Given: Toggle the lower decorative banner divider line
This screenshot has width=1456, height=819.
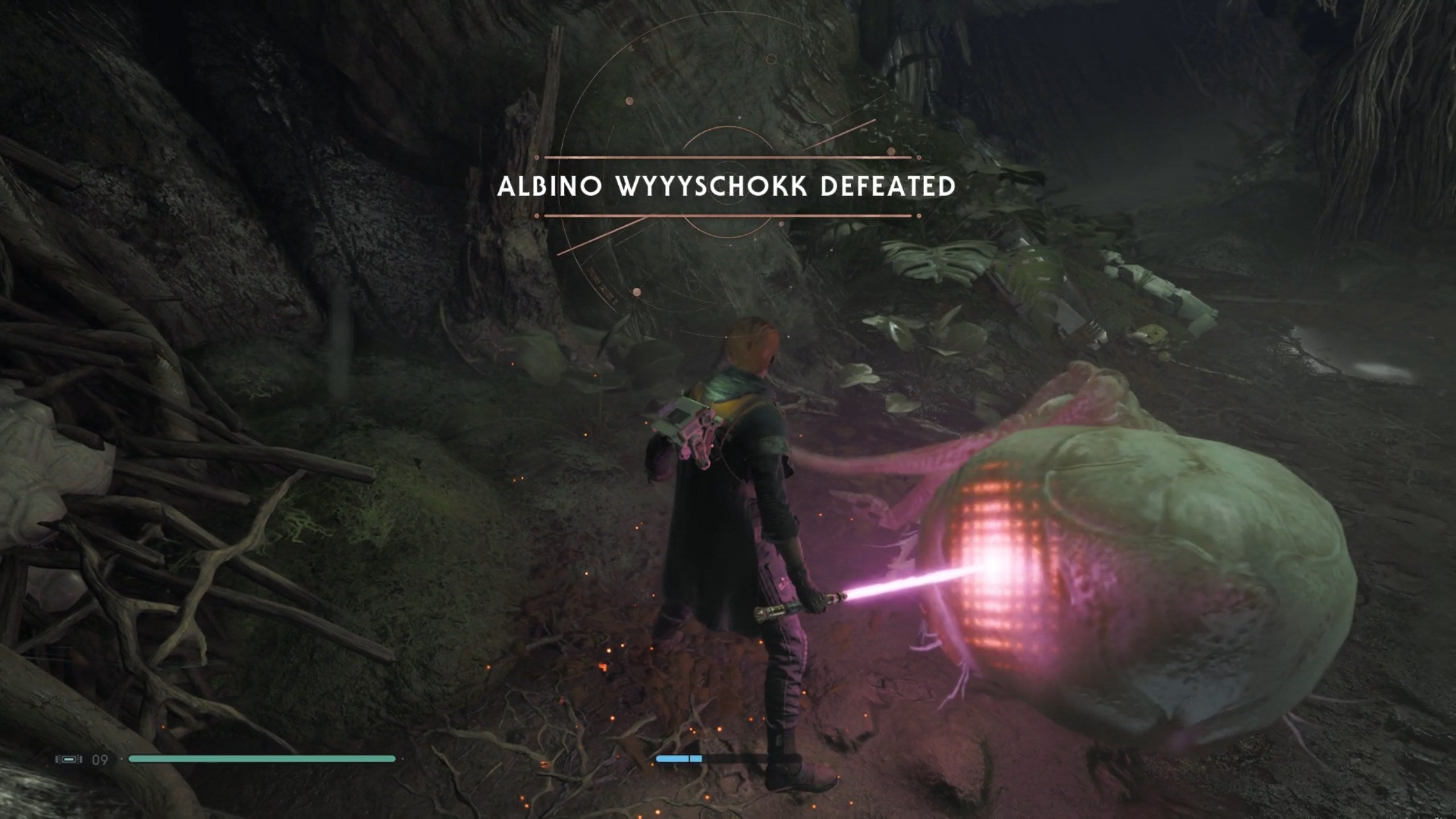Looking at the screenshot, I should 728,215.
